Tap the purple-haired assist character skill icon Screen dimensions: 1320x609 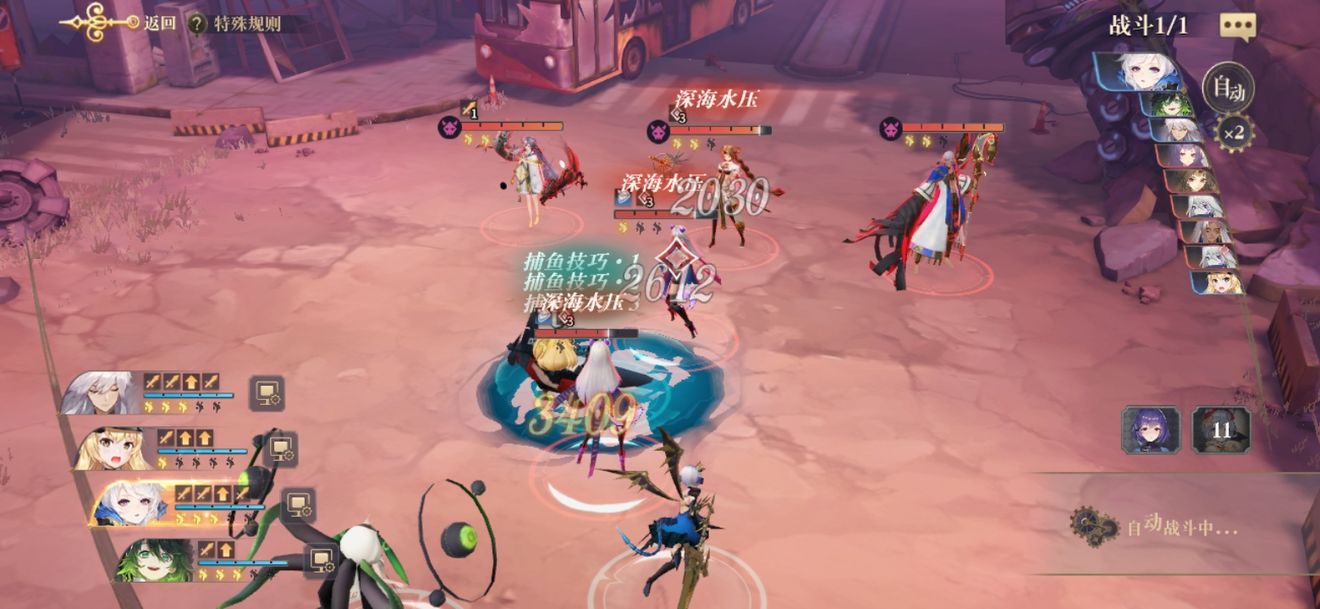(1151, 430)
